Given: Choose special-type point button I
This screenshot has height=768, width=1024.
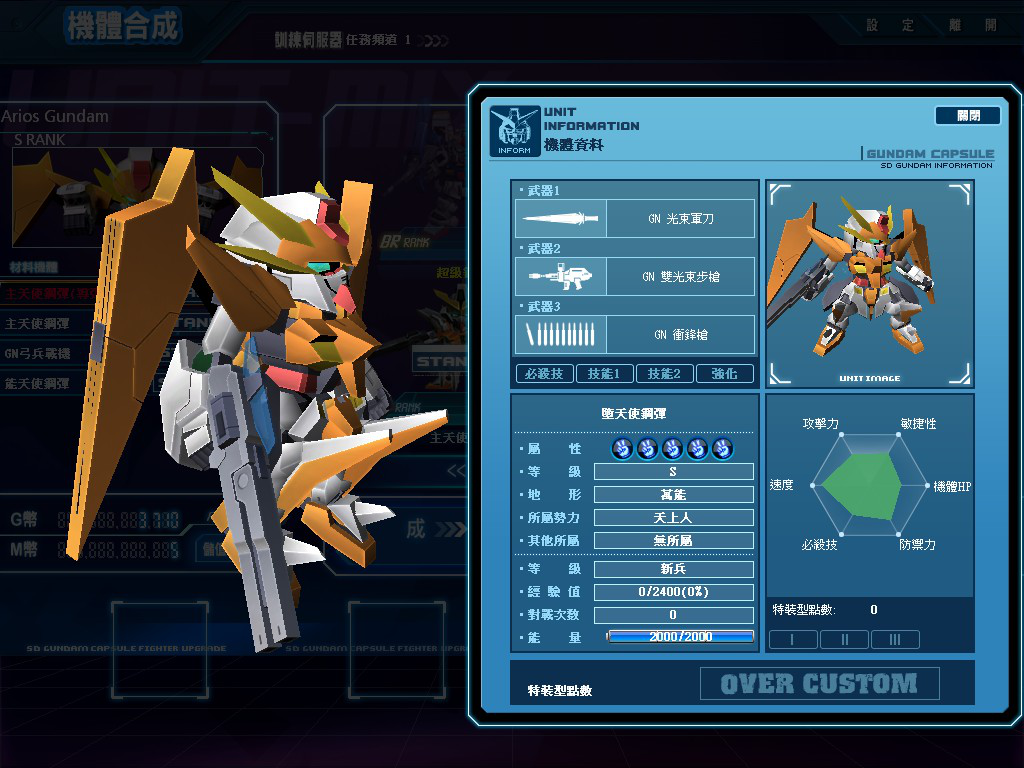Looking at the screenshot, I should click(x=793, y=640).
